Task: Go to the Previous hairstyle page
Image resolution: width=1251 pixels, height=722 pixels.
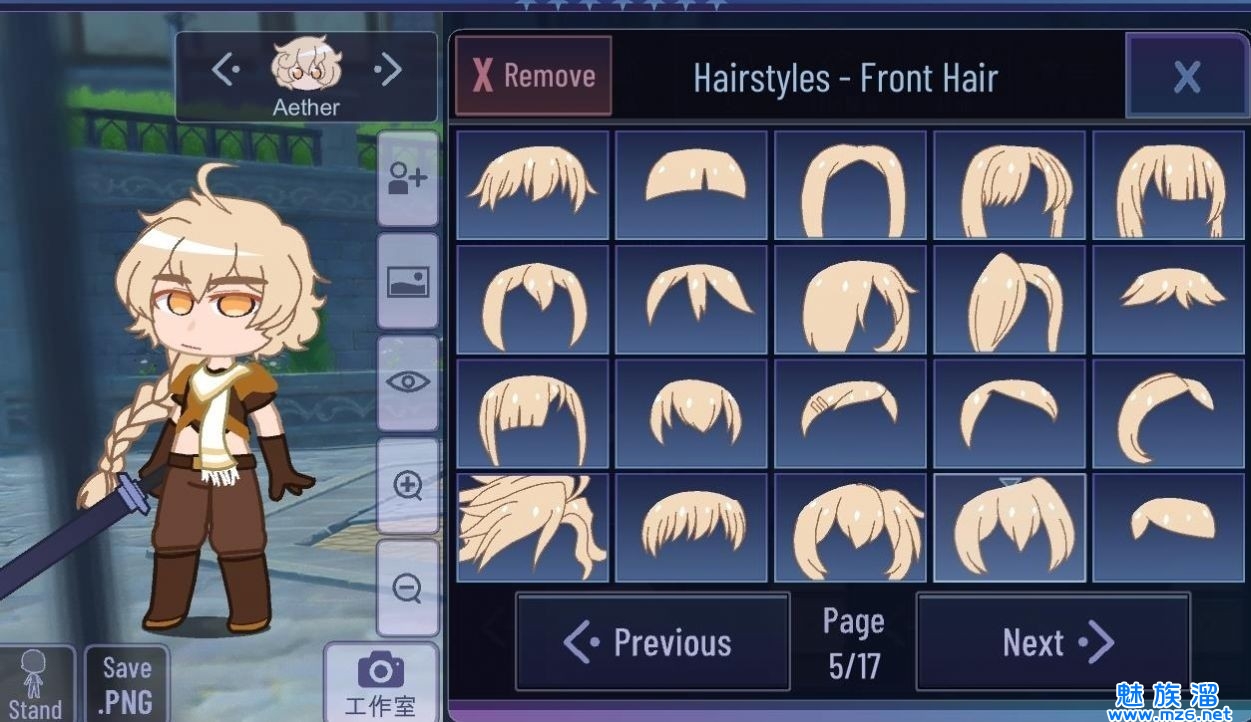Action: (x=652, y=642)
